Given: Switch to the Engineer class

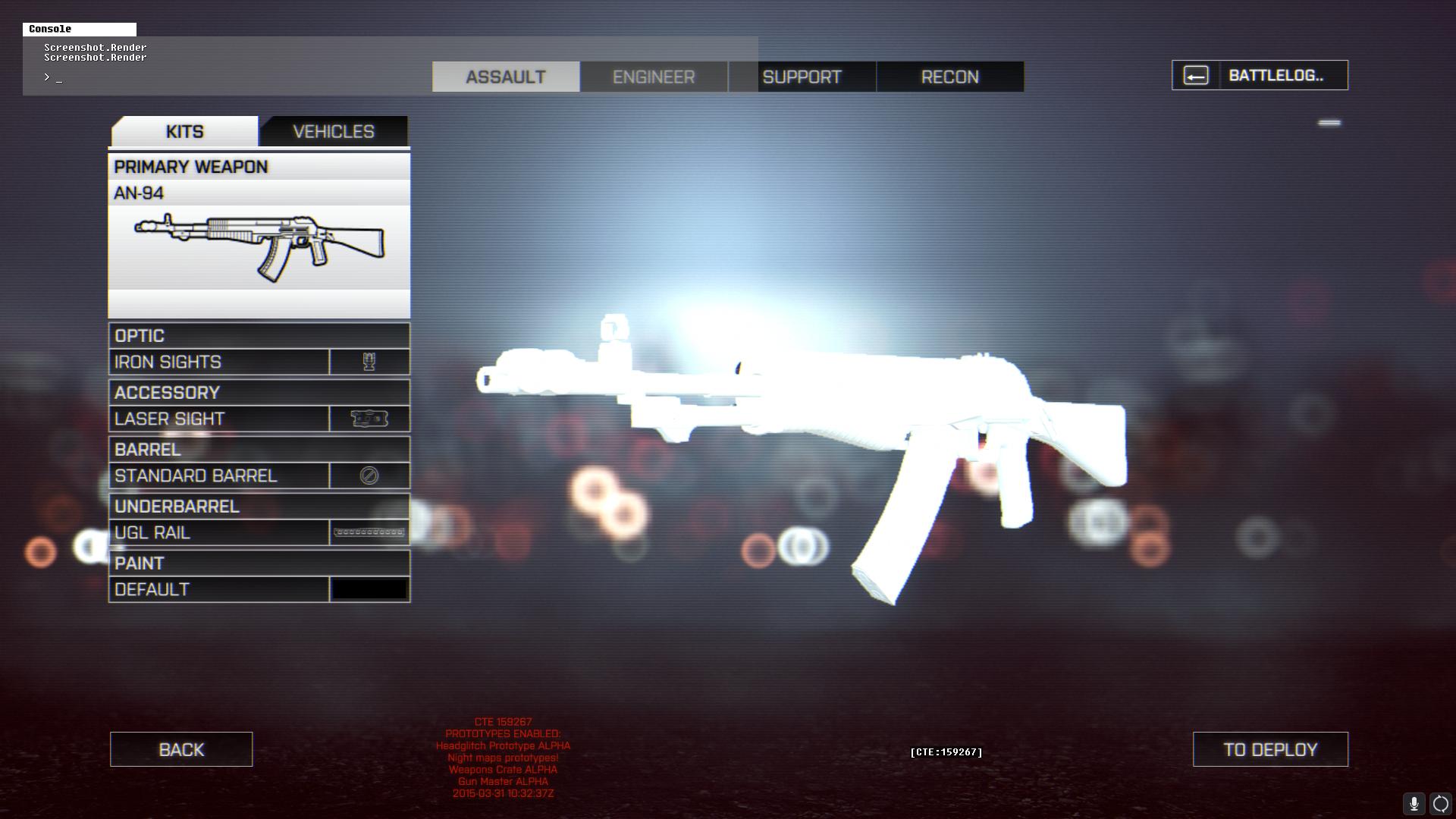Looking at the screenshot, I should pyautogui.click(x=654, y=77).
